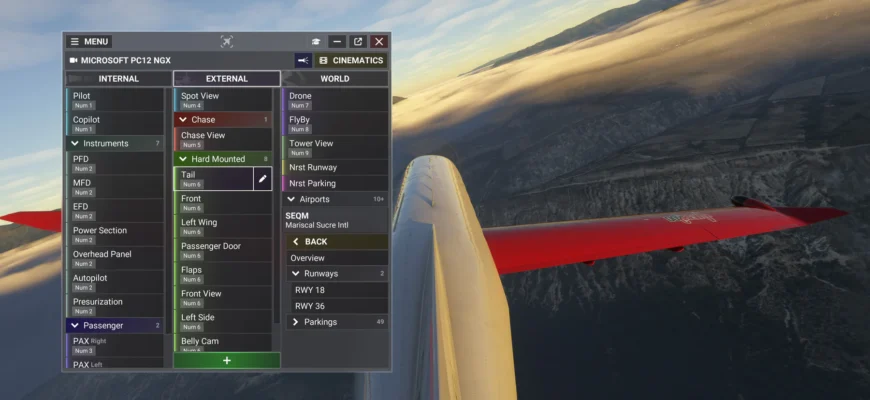This screenshot has width=870, height=400.
Task: Minimize the camera panel window
Action: [337, 42]
